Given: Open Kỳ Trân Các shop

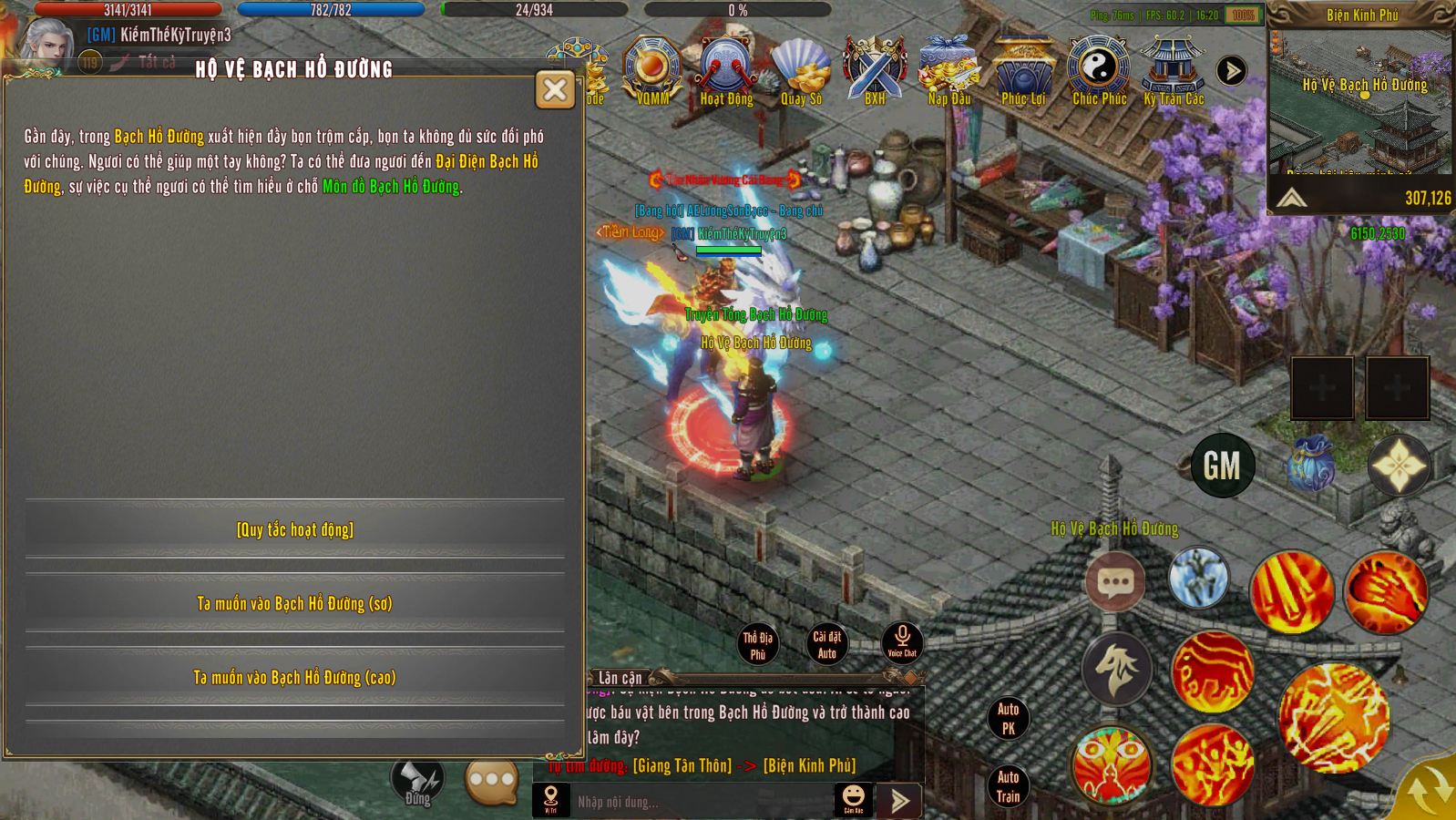Looking at the screenshot, I should coord(1174,69).
